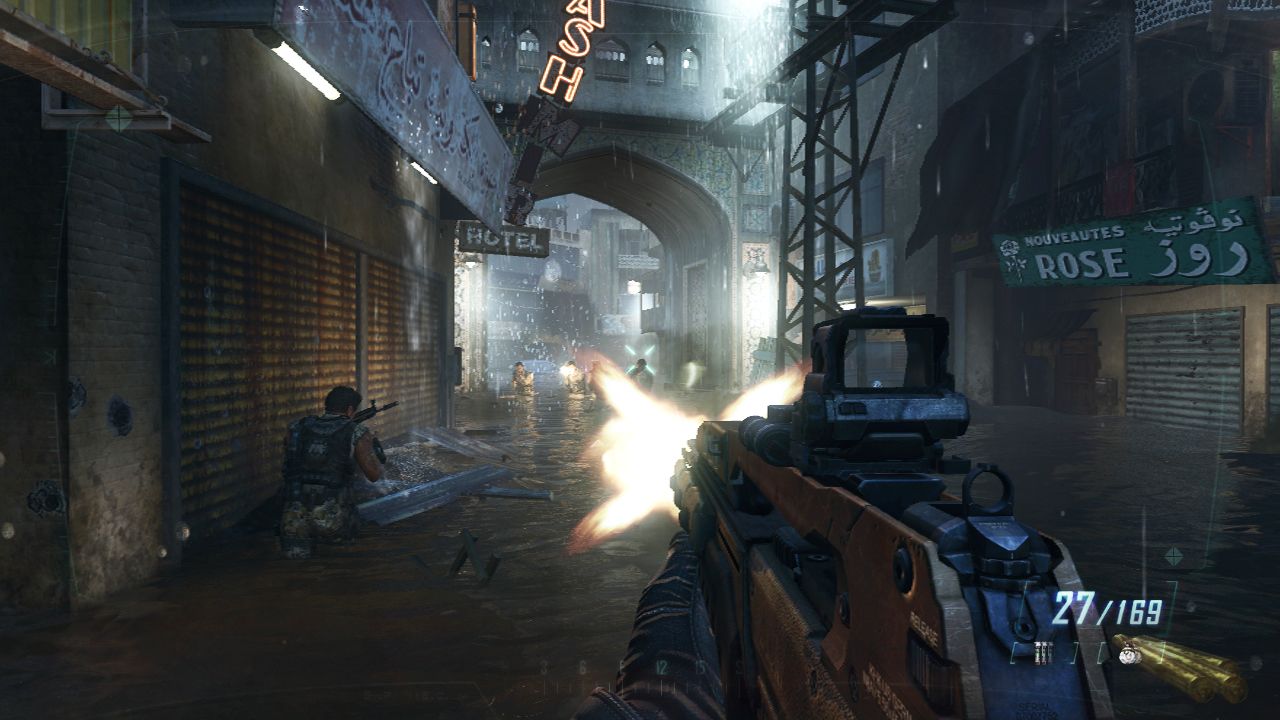Click the green crosshair marker upper left

(x=117, y=117)
